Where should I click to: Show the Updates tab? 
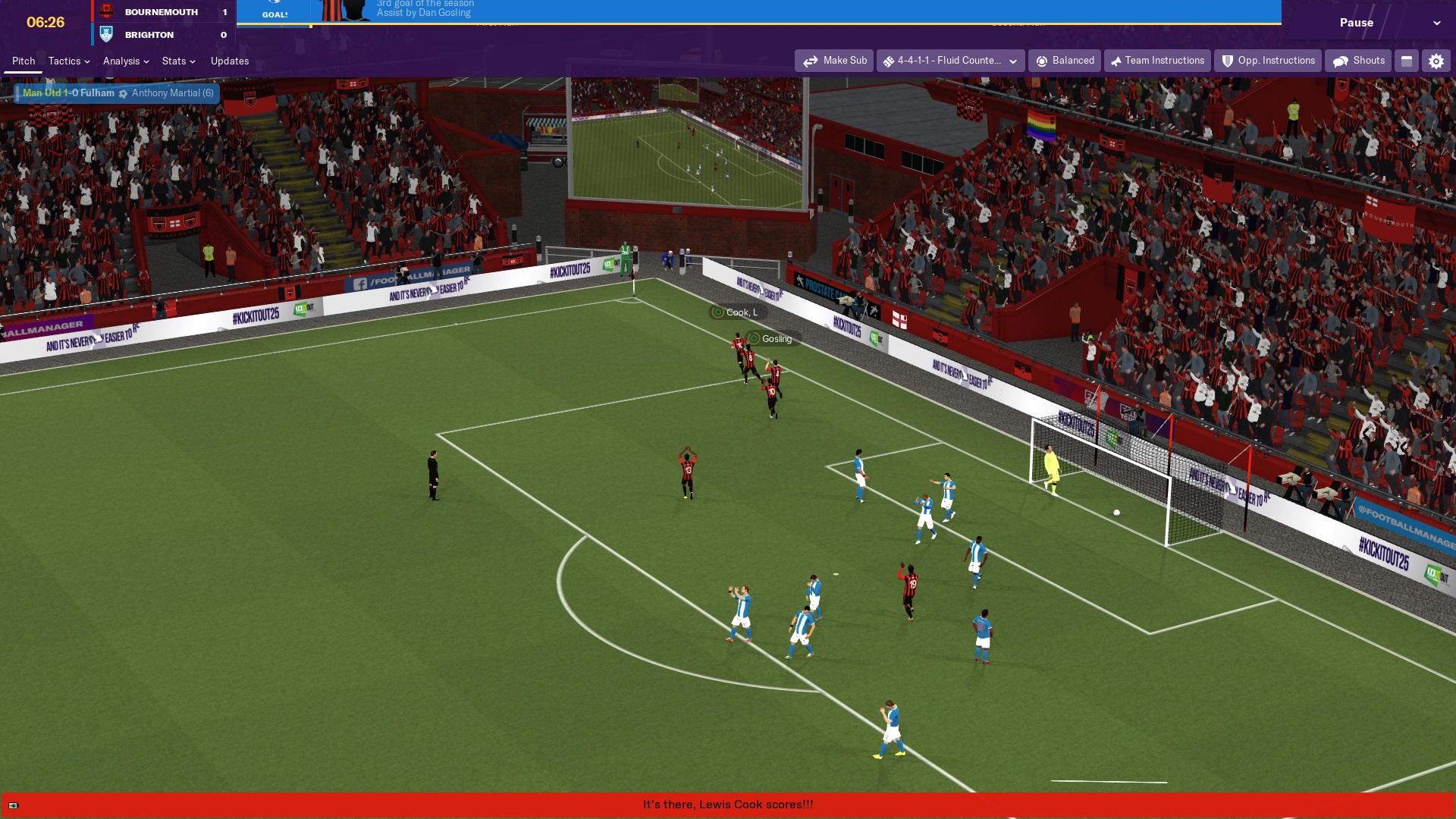pyautogui.click(x=230, y=61)
